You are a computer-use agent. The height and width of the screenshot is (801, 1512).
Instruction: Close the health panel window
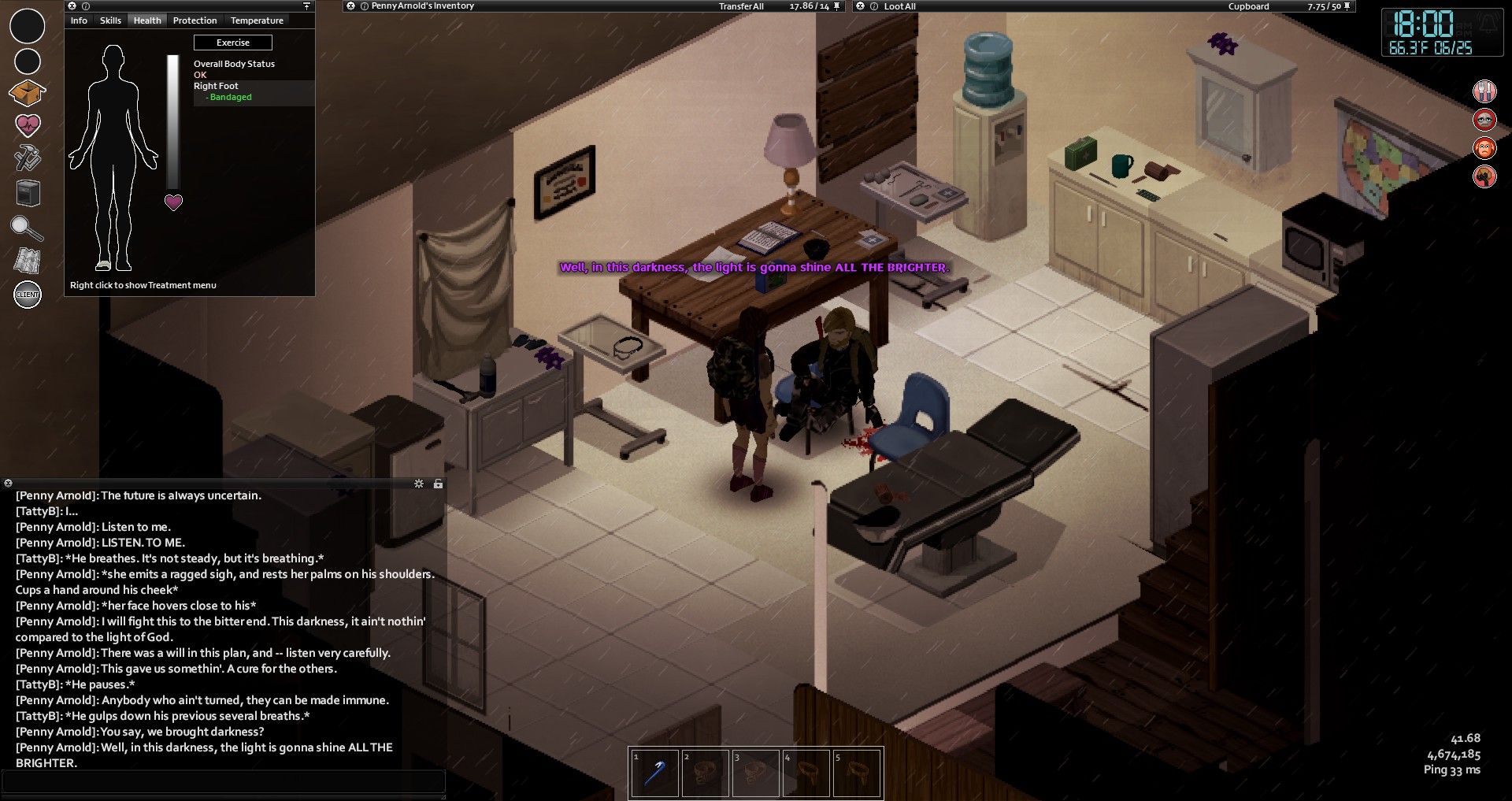[x=72, y=6]
